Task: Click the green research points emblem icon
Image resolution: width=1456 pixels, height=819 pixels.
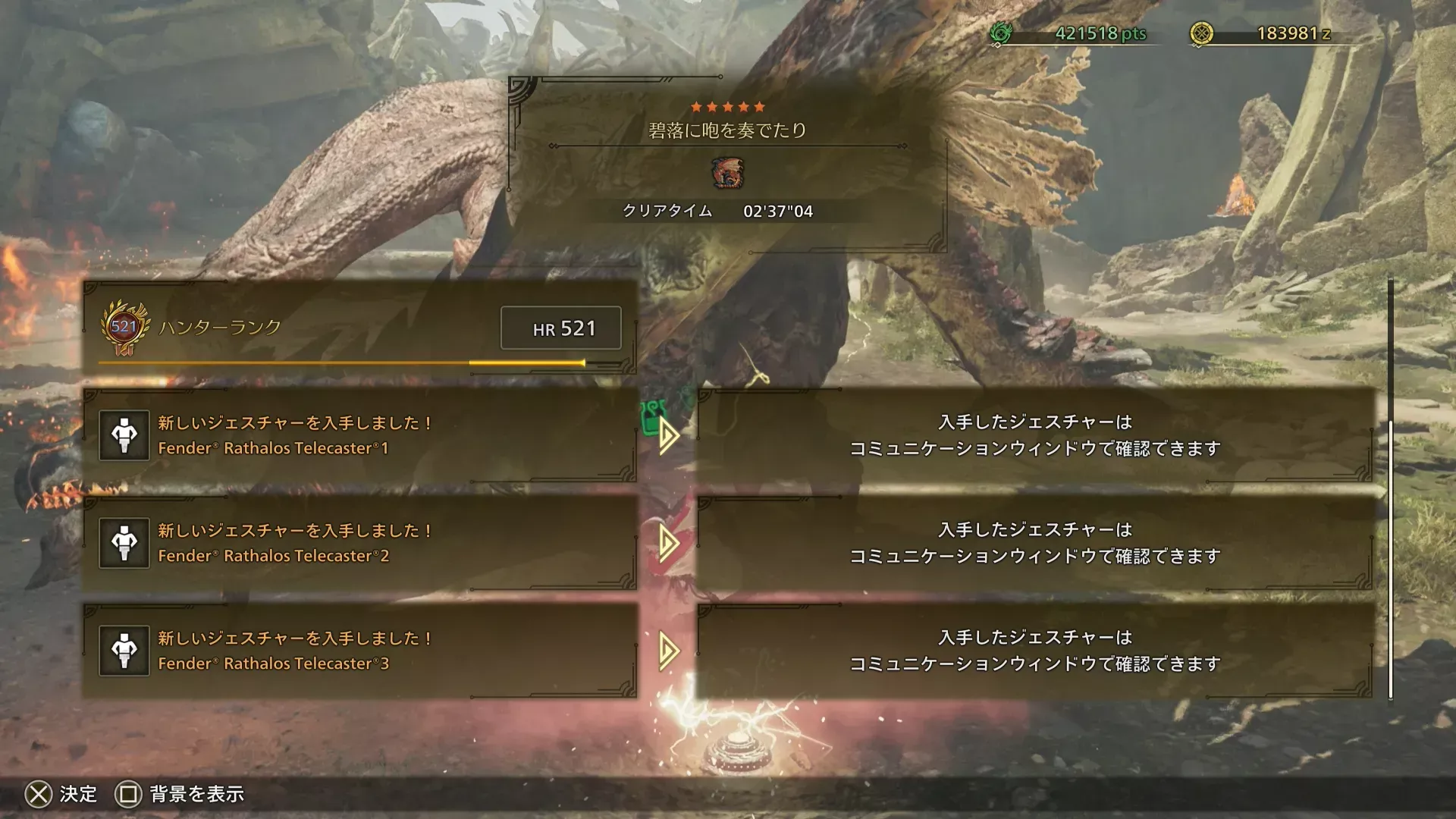Action: coord(1003,33)
